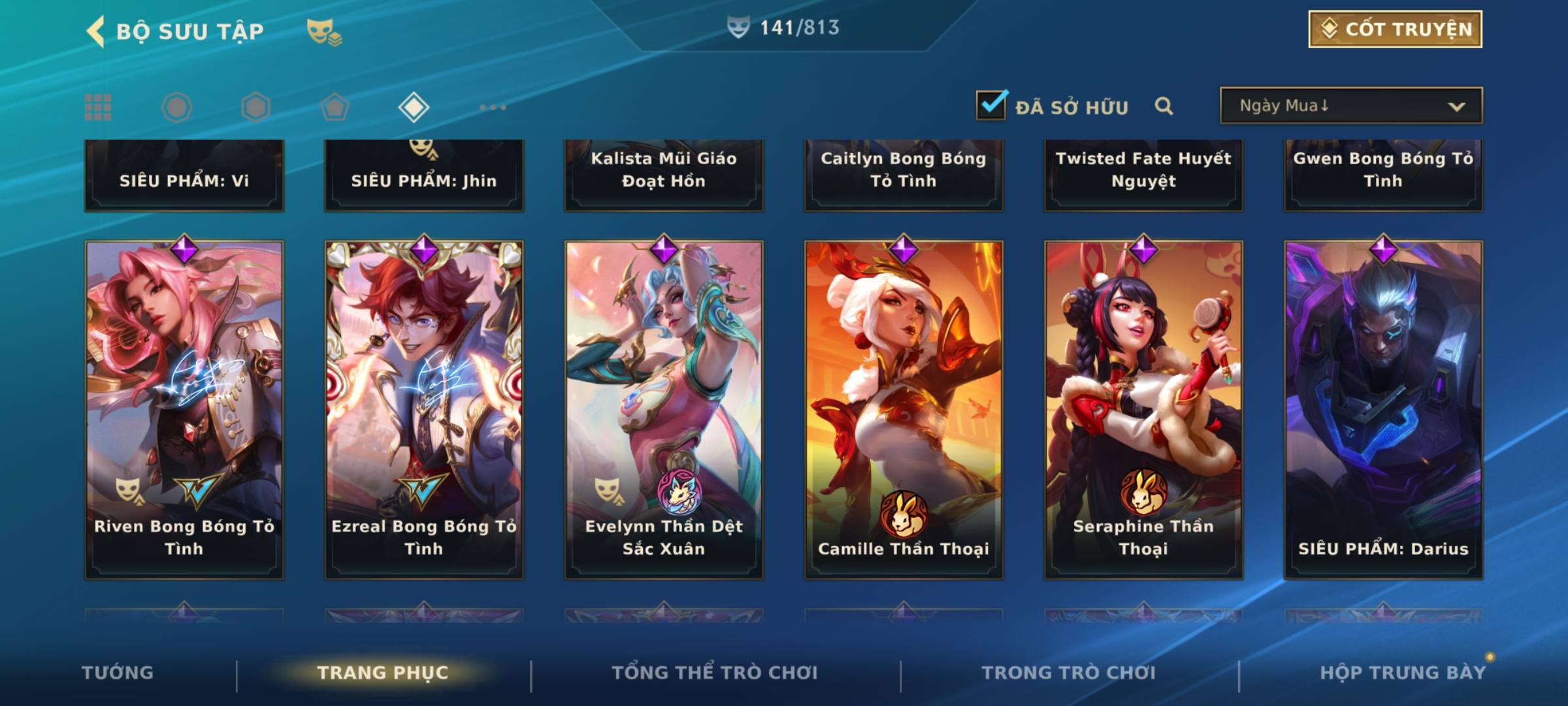Choose Seraphine Thần Thoại skin card

(x=1143, y=409)
